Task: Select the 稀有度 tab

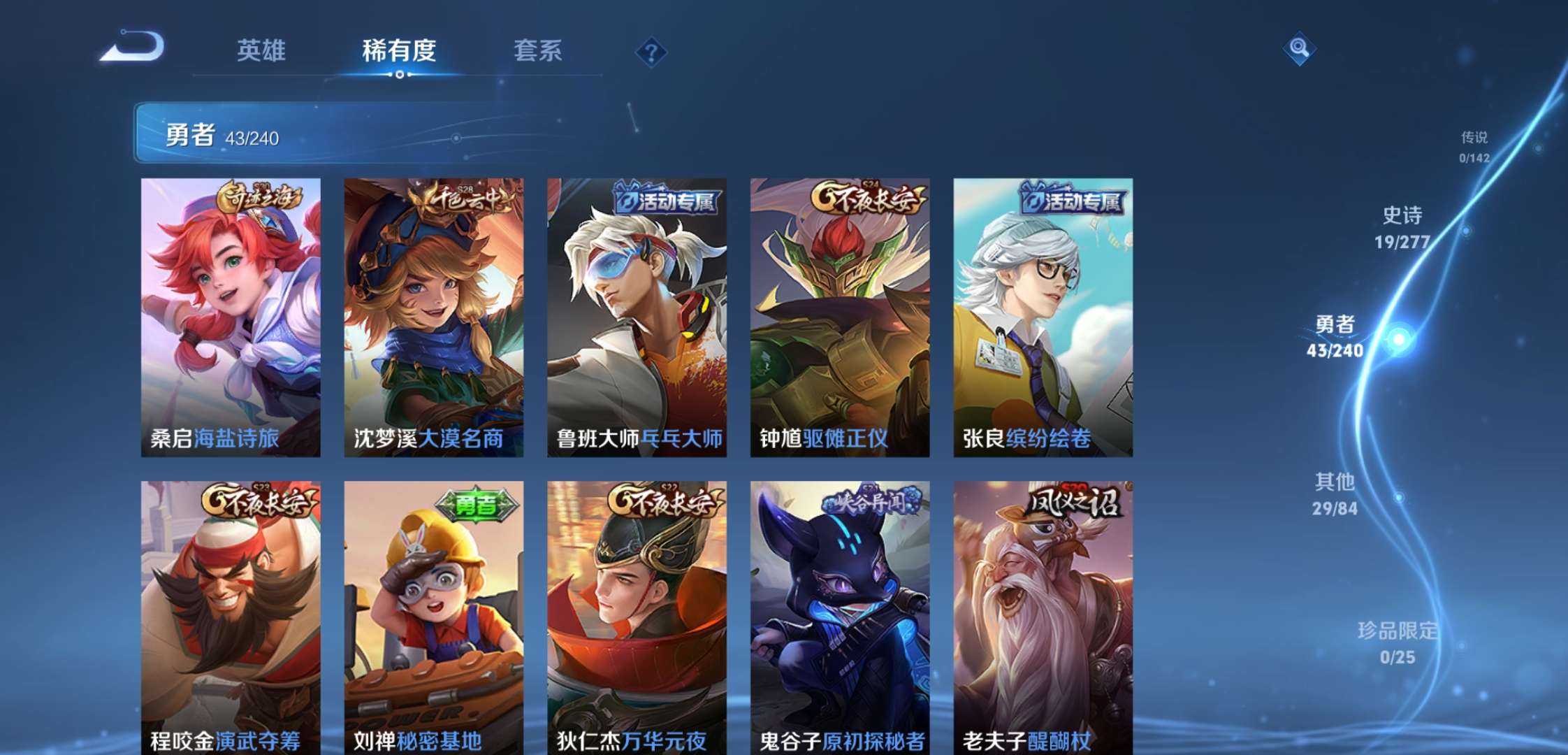Action: [400, 50]
